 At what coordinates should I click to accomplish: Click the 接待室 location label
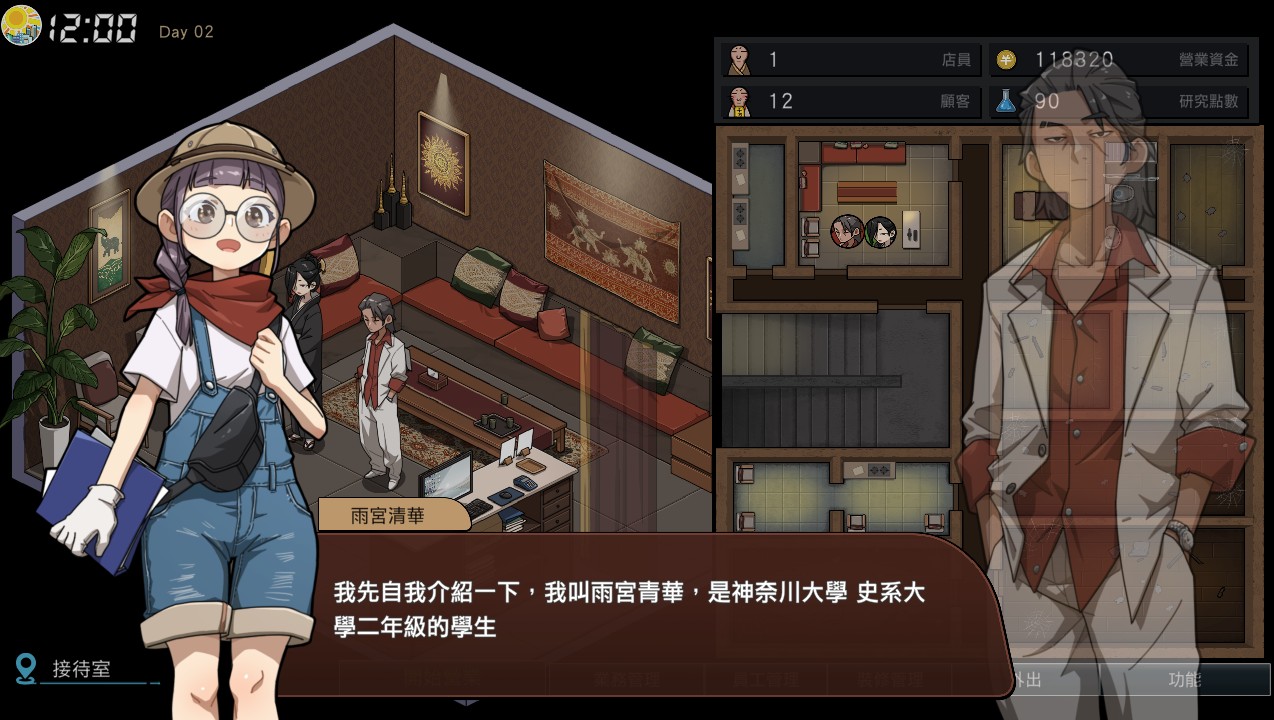[82, 669]
